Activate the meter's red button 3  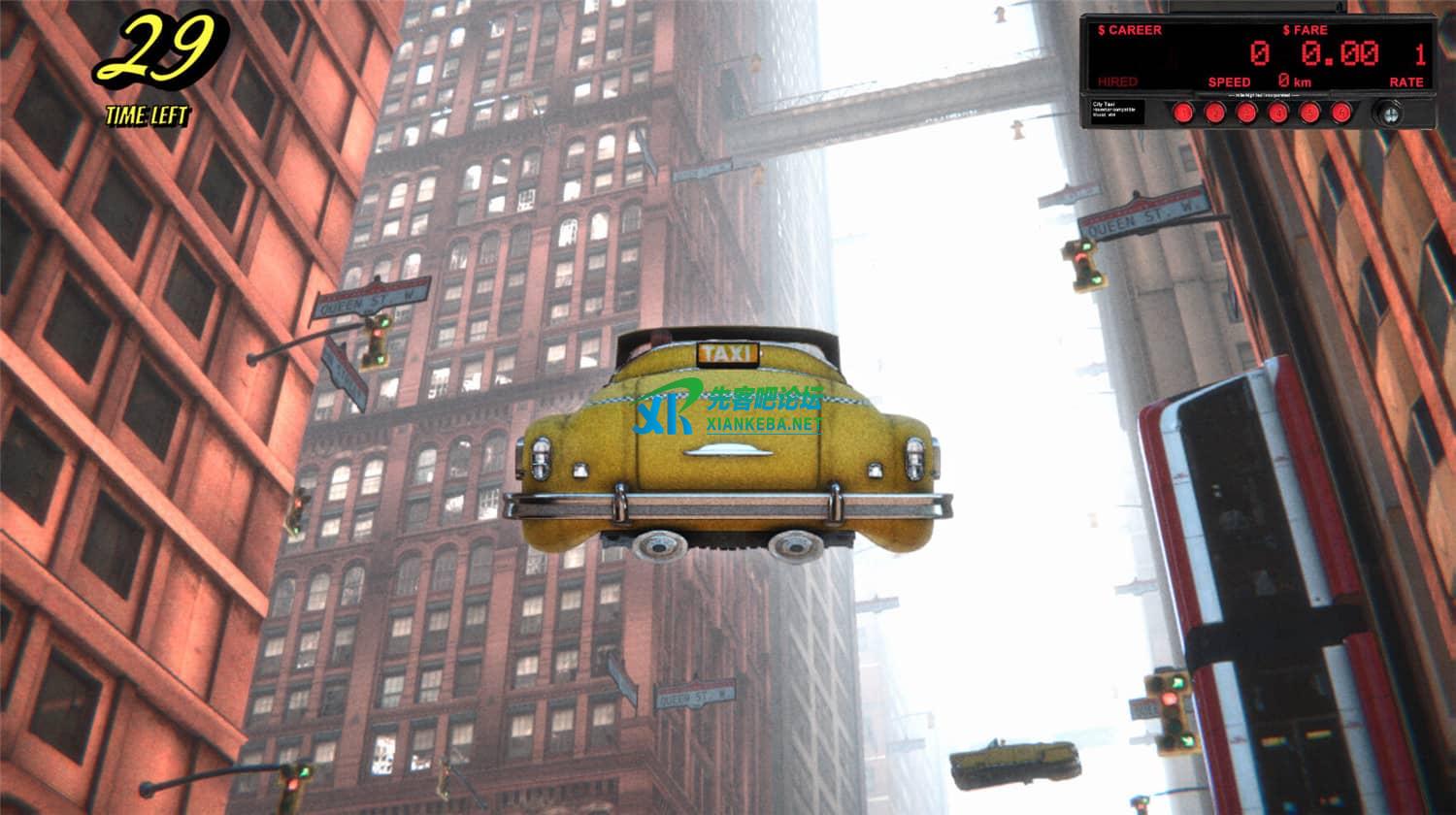(1246, 113)
